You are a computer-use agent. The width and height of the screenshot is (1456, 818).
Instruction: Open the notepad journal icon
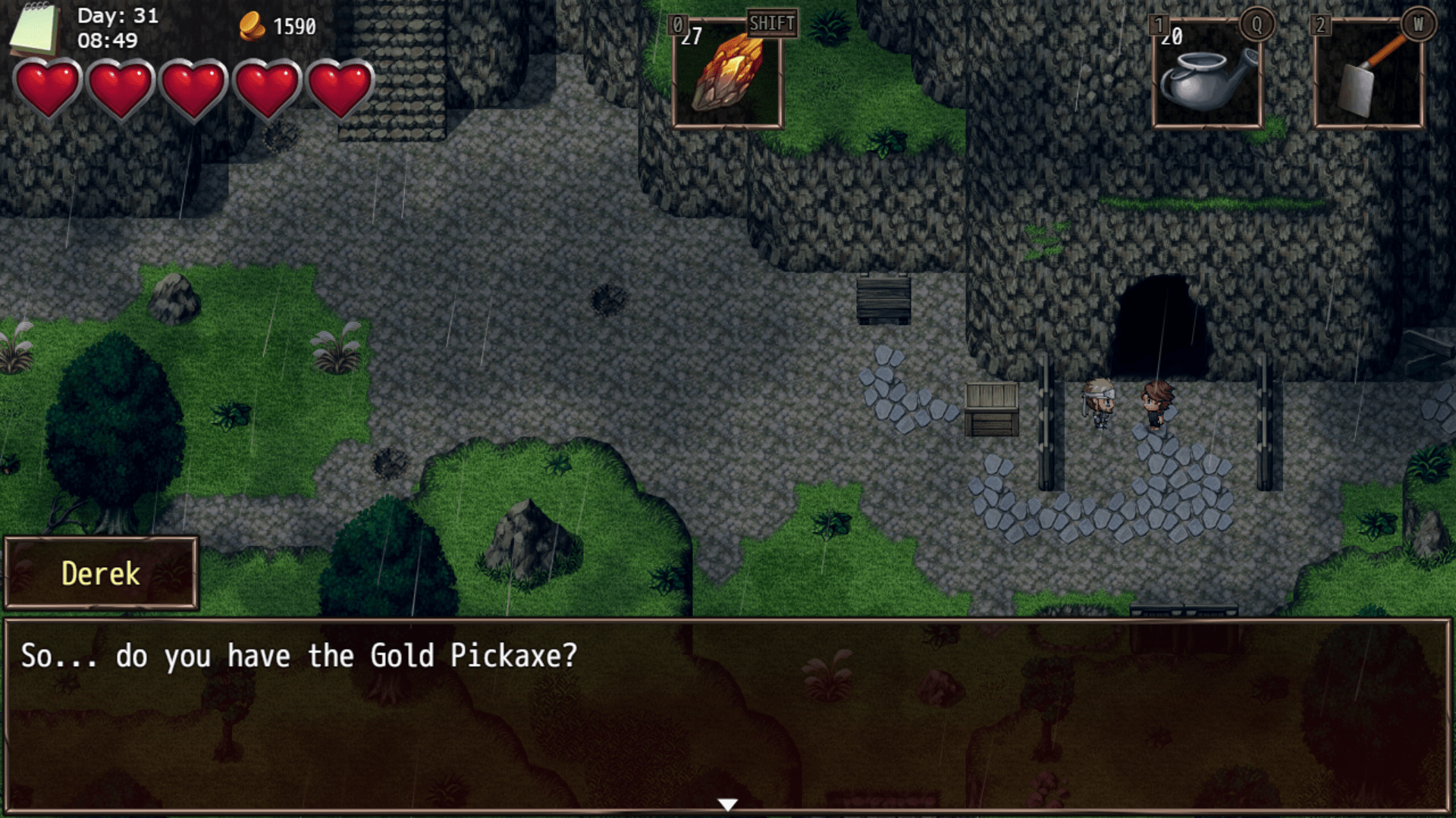(x=35, y=29)
